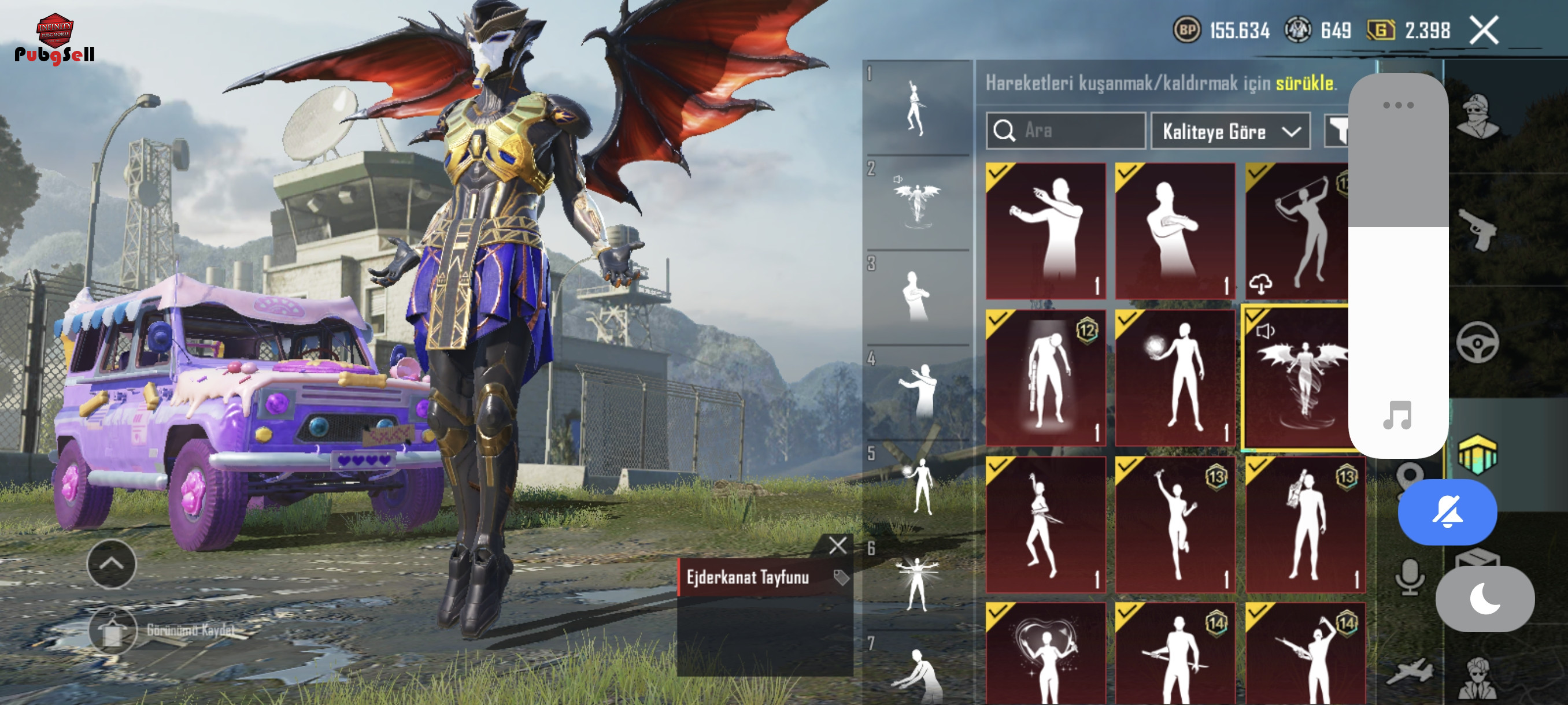Open the emote filter funnel button

pos(1337,131)
